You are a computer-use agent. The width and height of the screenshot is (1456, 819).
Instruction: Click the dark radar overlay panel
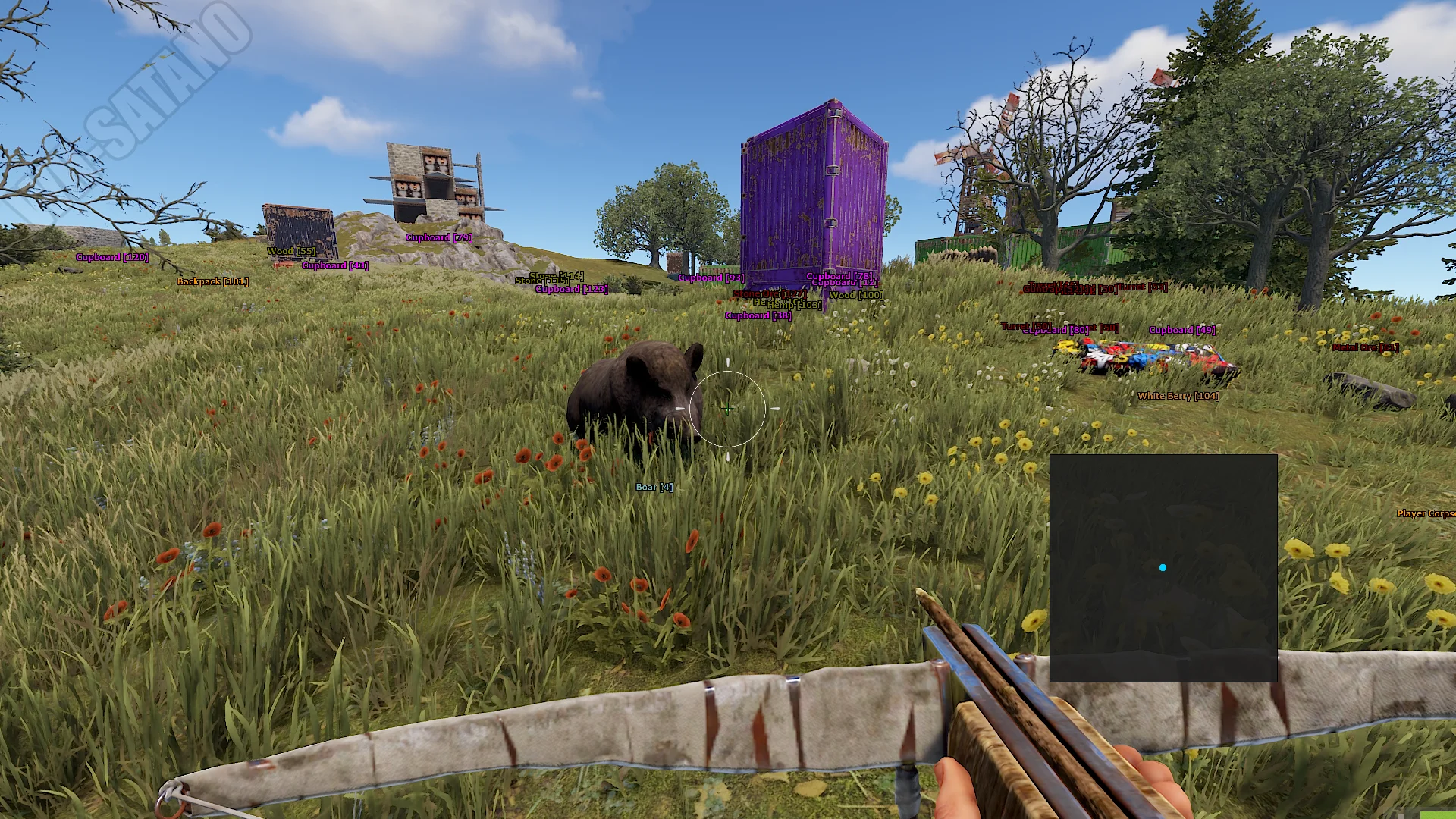point(1163,568)
